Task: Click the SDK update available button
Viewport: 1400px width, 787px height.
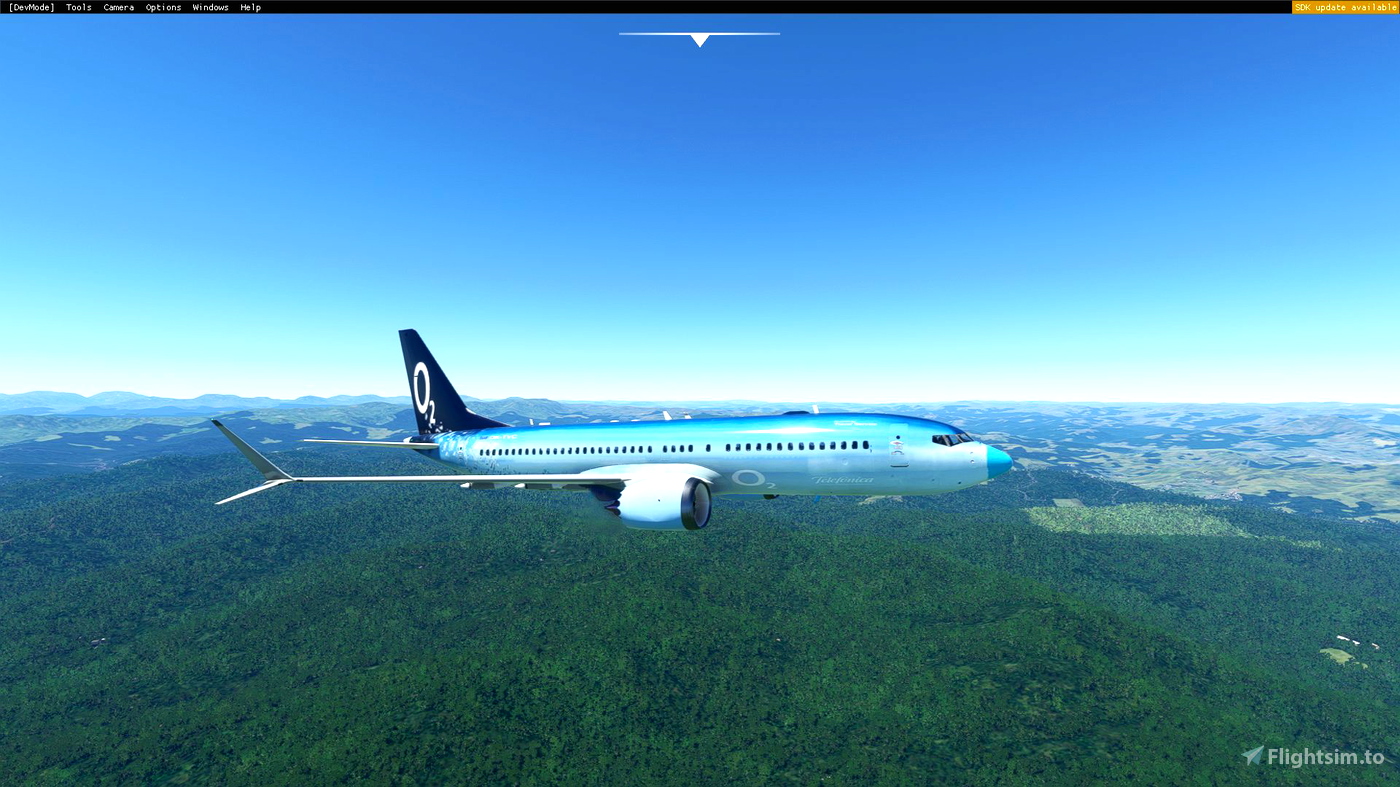Action: 1344,6
